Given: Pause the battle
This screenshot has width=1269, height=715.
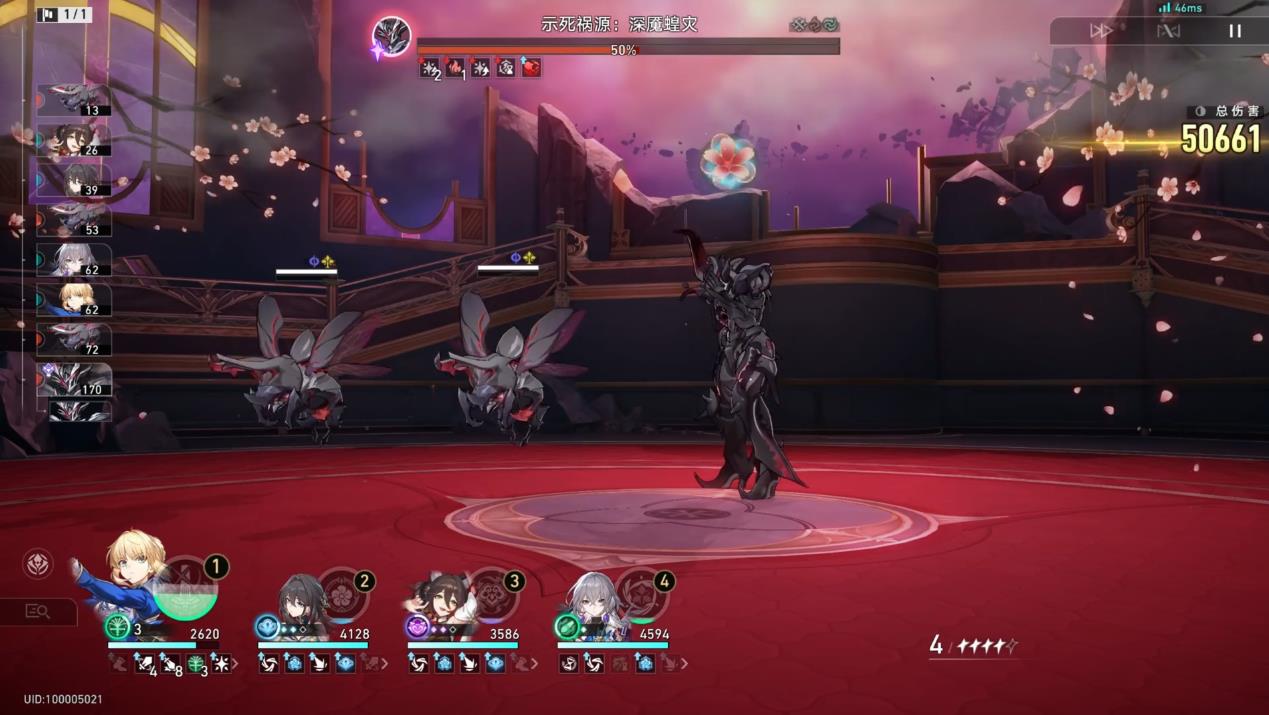Looking at the screenshot, I should (x=1235, y=31).
